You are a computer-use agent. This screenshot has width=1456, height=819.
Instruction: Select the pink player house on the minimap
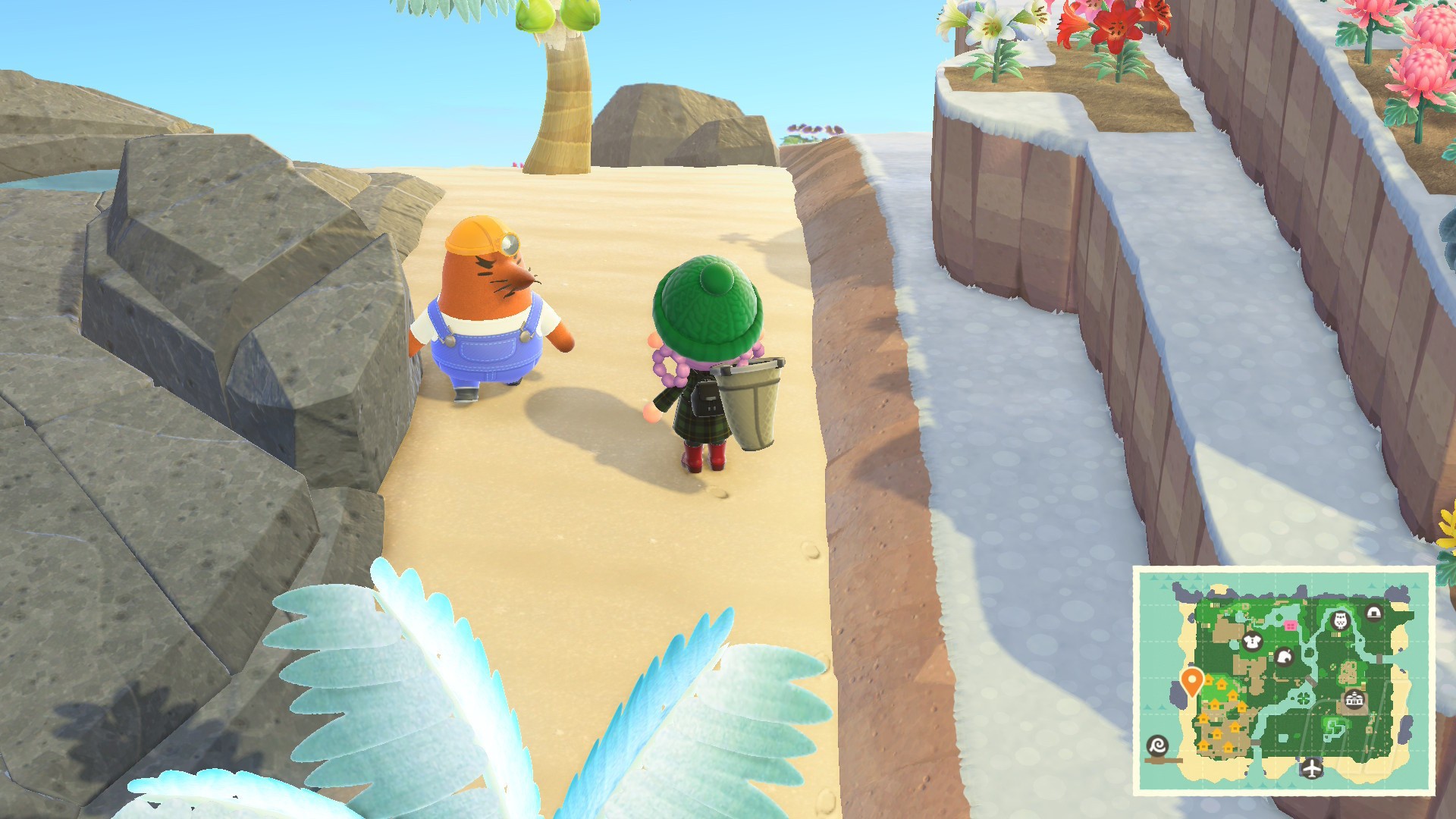click(x=1291, y=626)
